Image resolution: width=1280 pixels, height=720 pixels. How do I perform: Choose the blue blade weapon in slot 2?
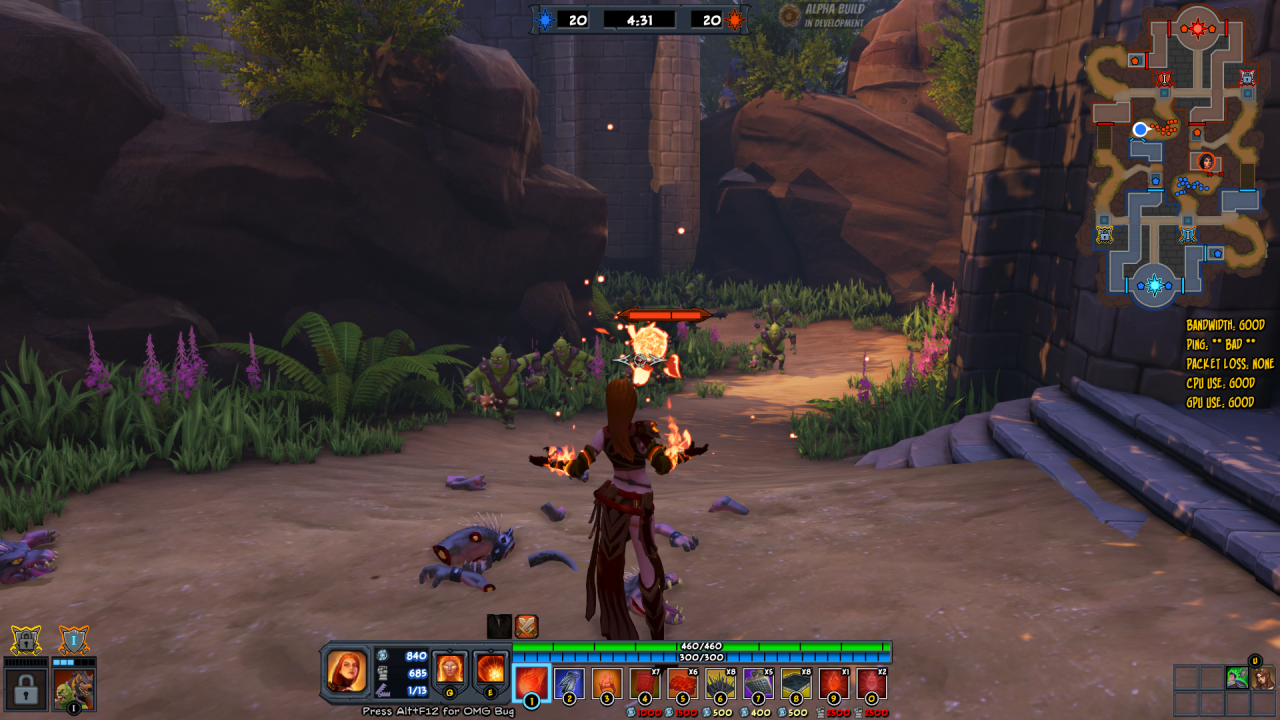point(569,683)
